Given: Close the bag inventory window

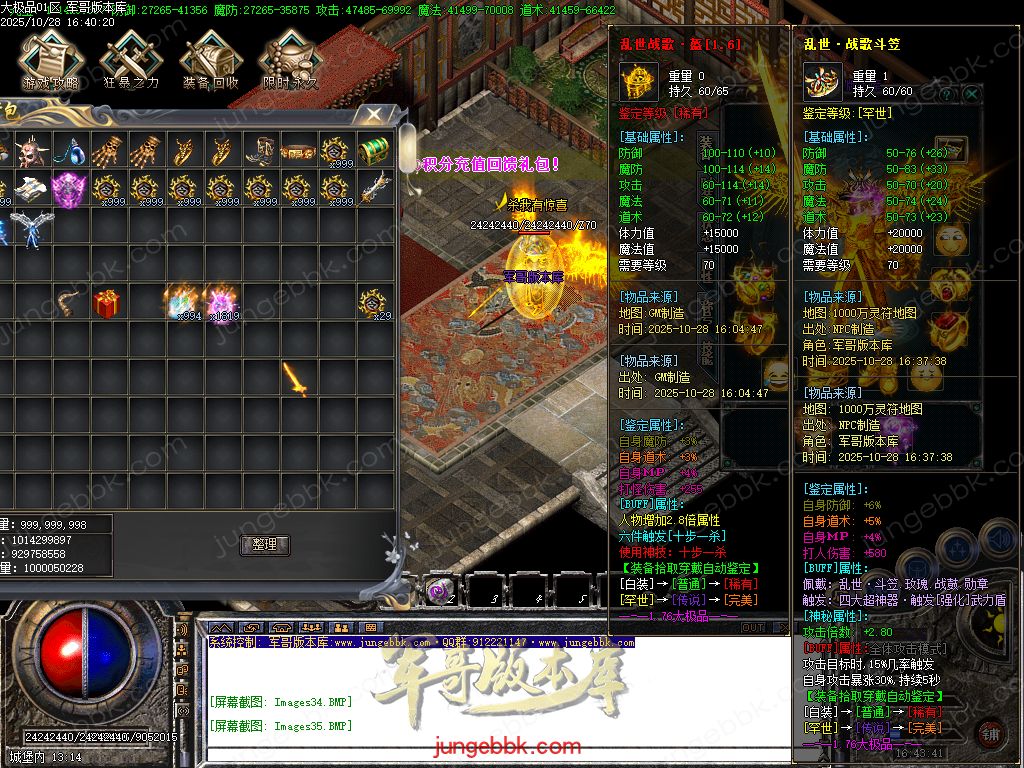Looking at the screenshot, I should click(x=372, y=115).
